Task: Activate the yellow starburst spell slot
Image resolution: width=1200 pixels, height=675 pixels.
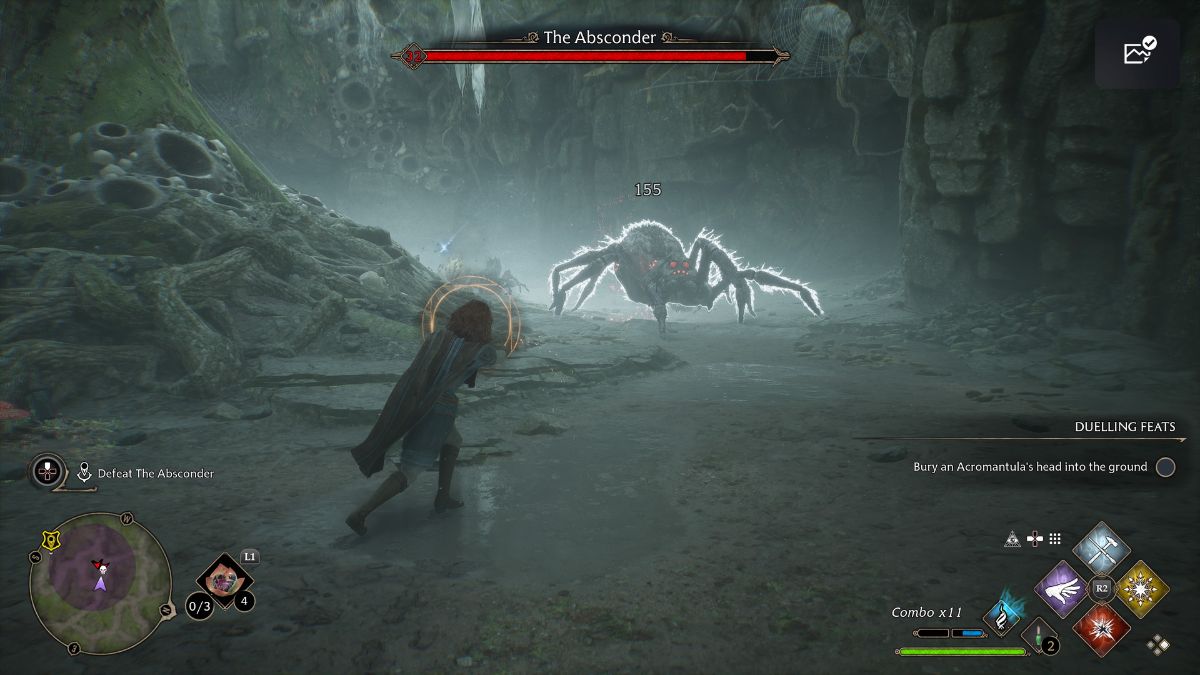Action: click(x=1141, y=588)
